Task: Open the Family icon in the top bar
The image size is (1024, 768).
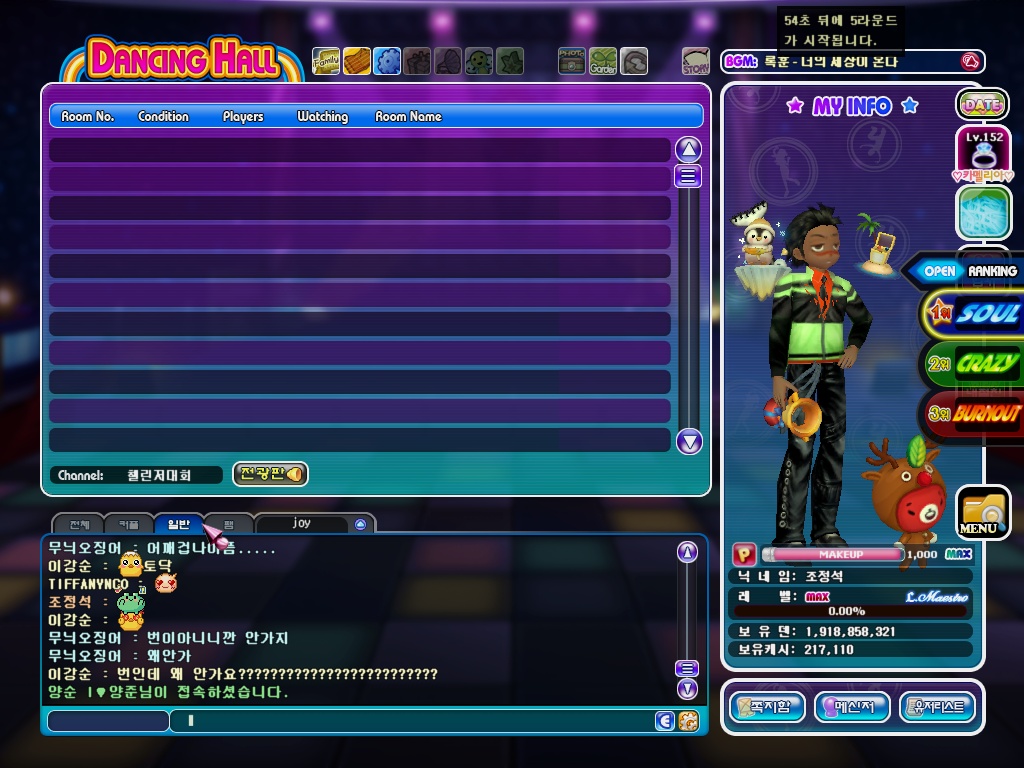Action: pyautogui.click(x=326, y=61)
